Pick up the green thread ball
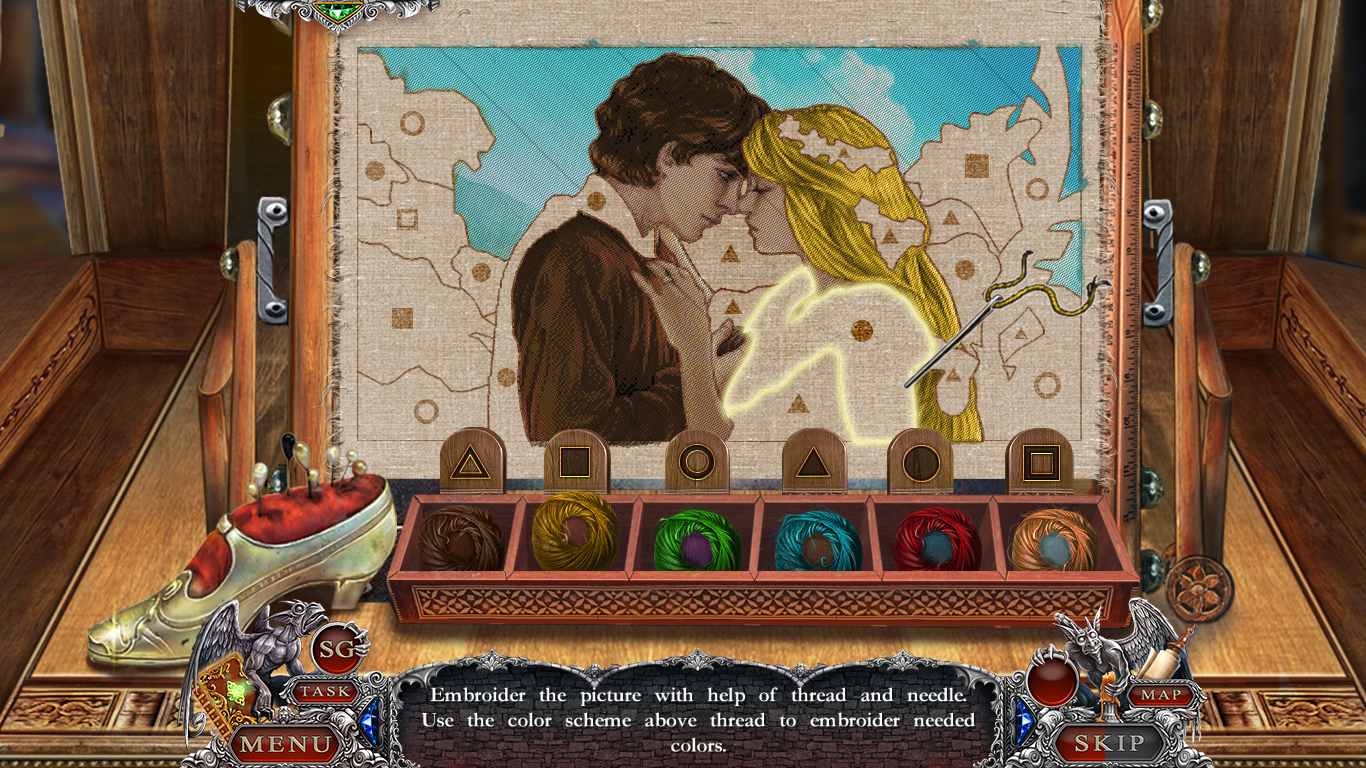 697,538
